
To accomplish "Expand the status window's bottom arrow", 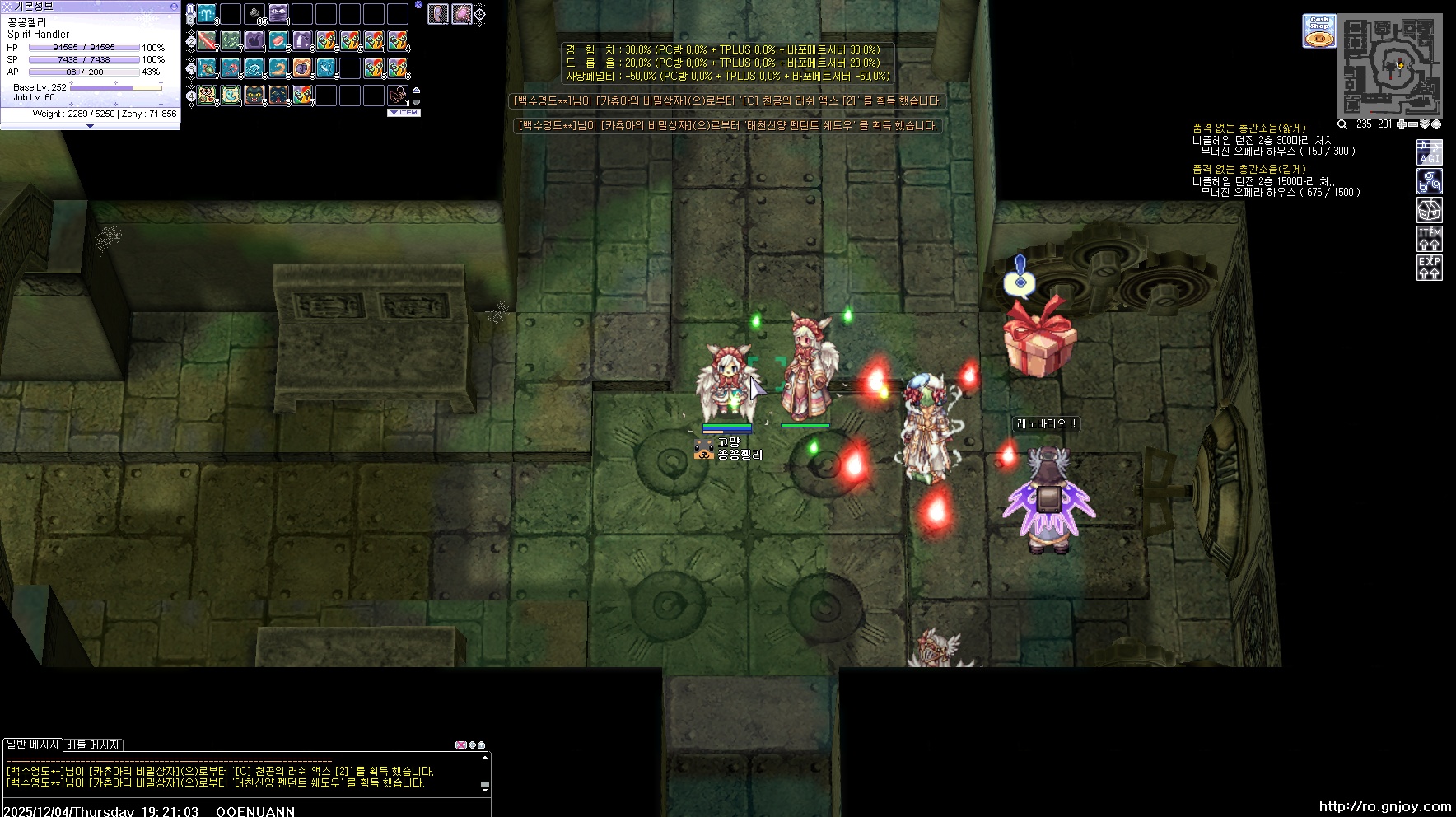I will [90, 126].
